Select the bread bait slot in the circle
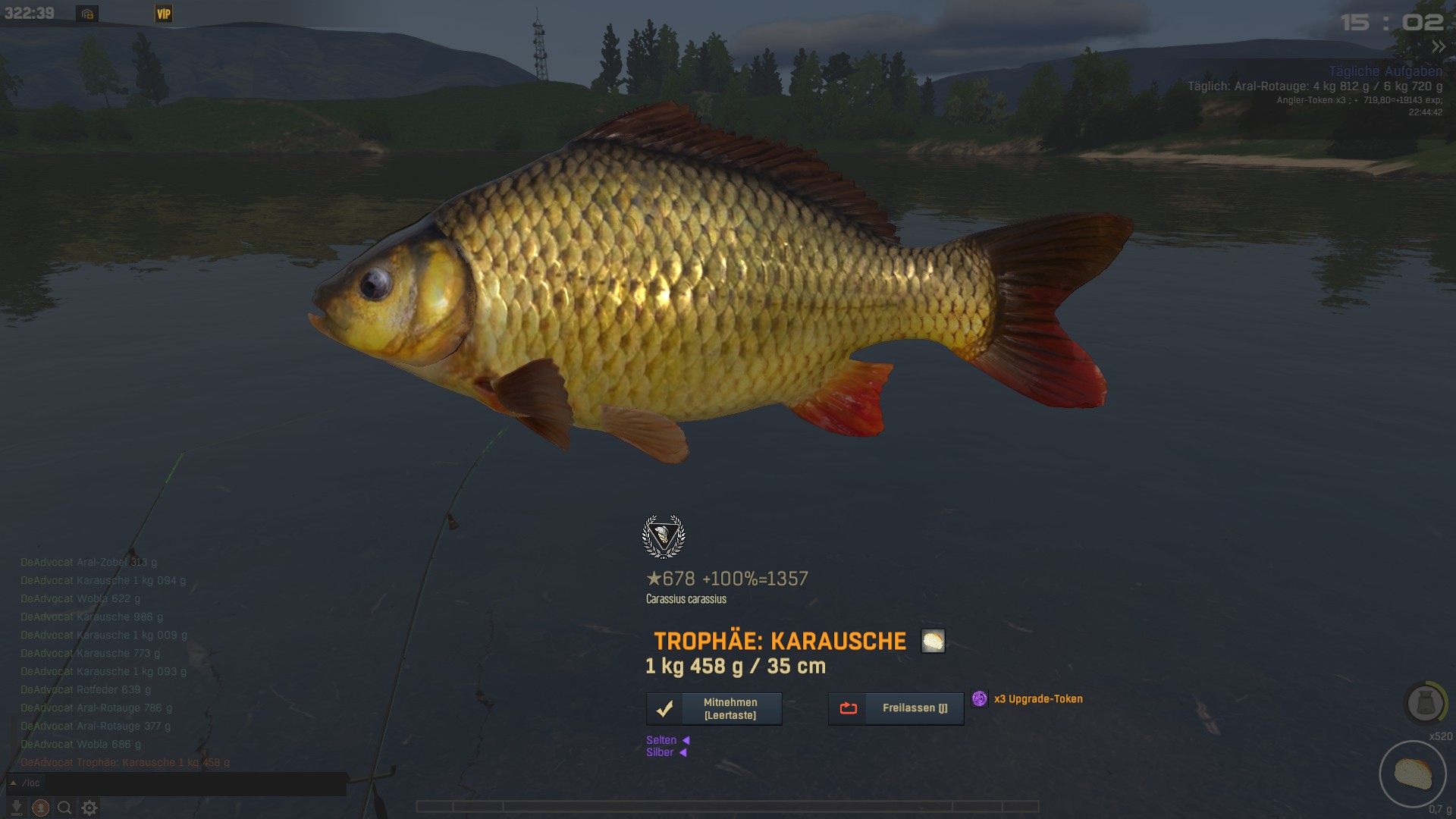The width and height of the screenshot is (1456, 819). (1412, 774)
